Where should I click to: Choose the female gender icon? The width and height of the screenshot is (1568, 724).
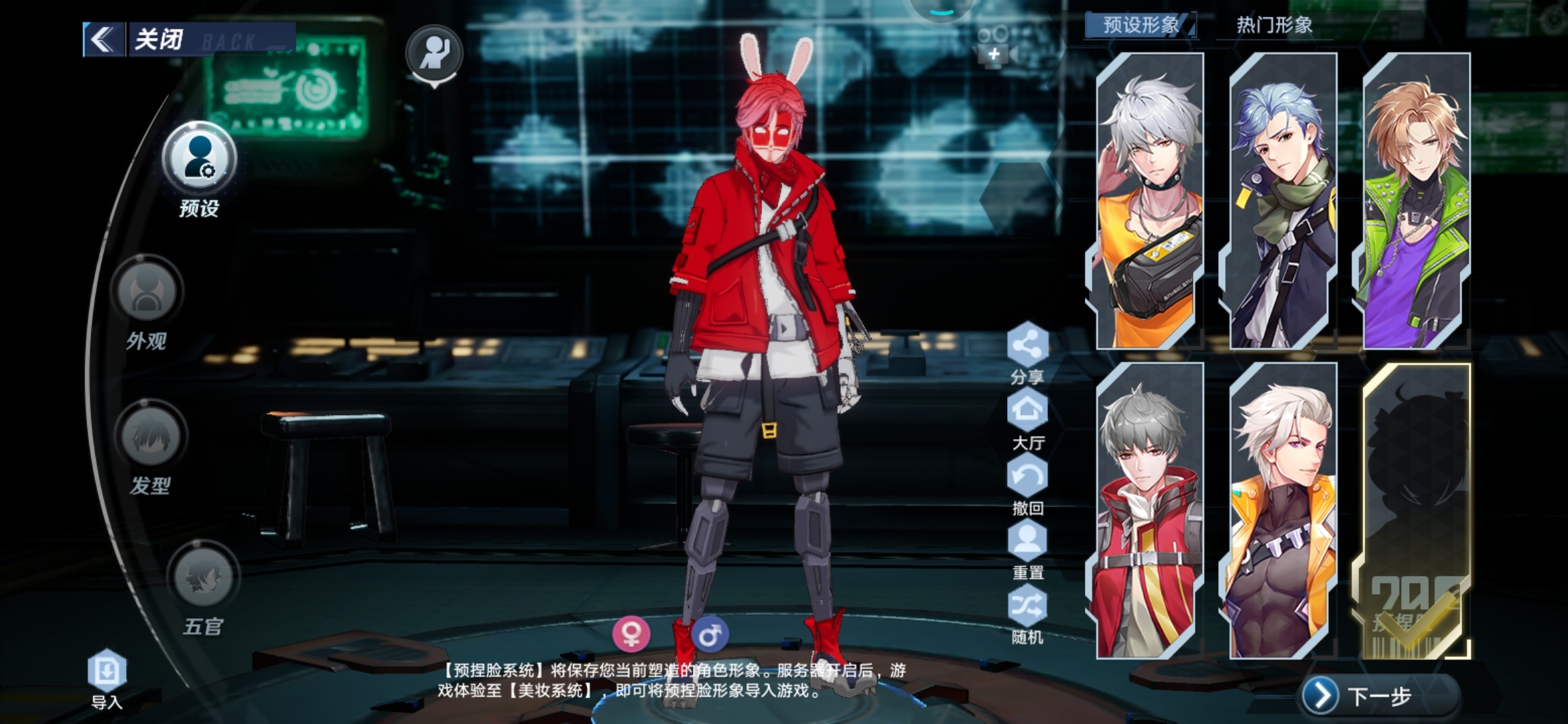(x=631, y=633)
